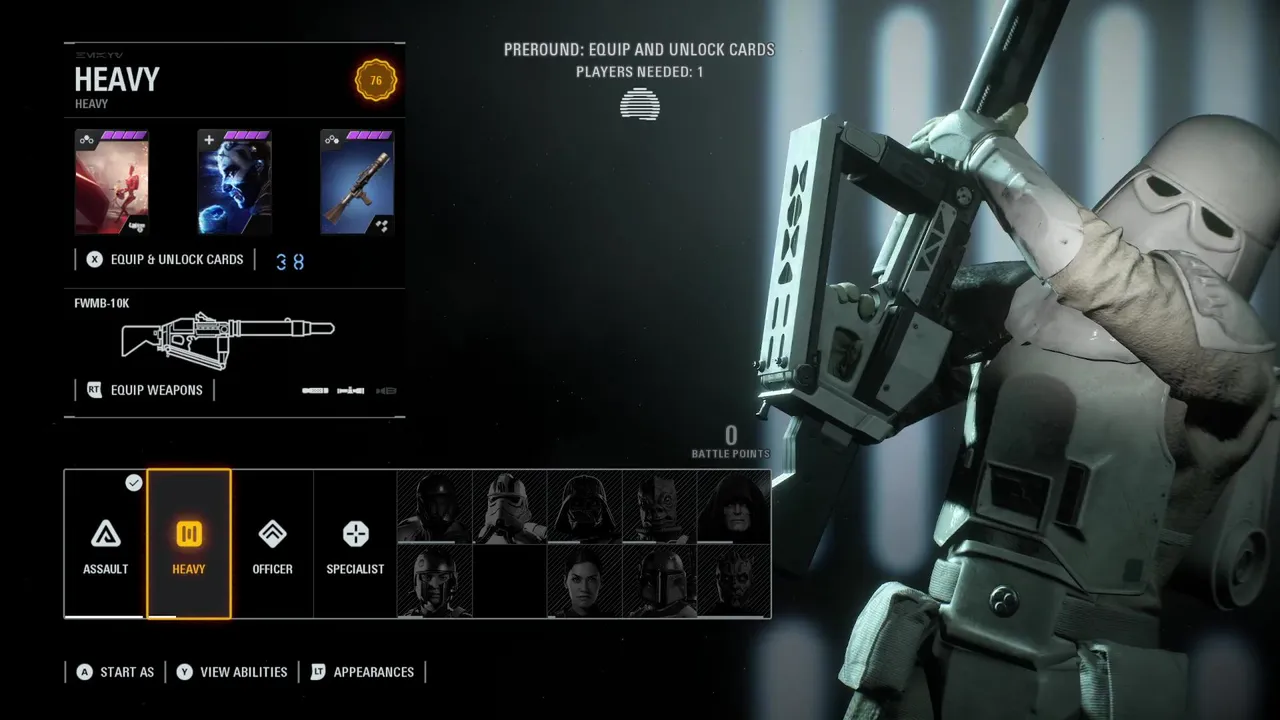1280x720 pixels.
Task: Select the rocket launcher star card
Action: pos(357,182)
